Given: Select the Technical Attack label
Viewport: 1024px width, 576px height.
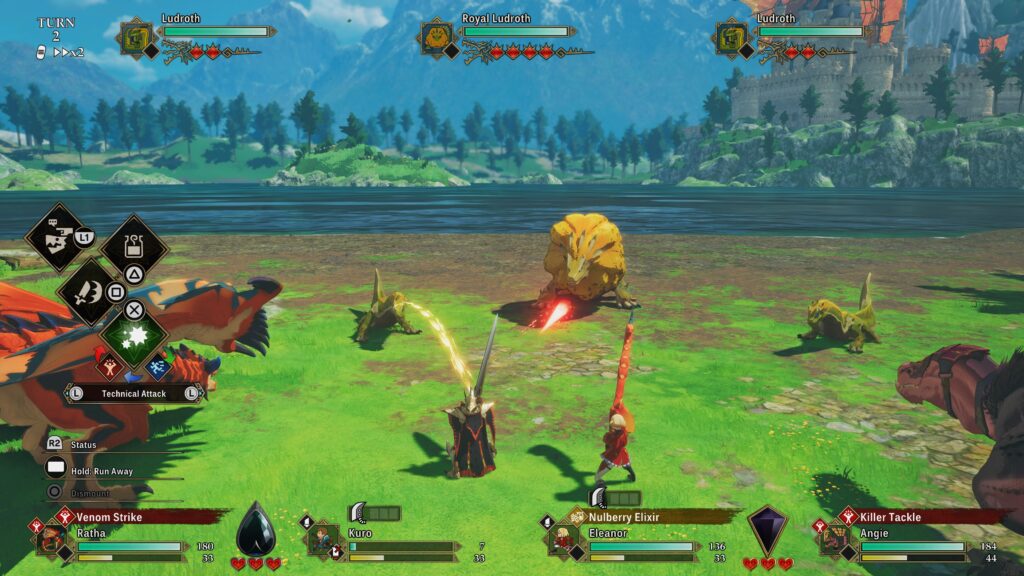Looking at the screenshot, I should tap(133, 394).
